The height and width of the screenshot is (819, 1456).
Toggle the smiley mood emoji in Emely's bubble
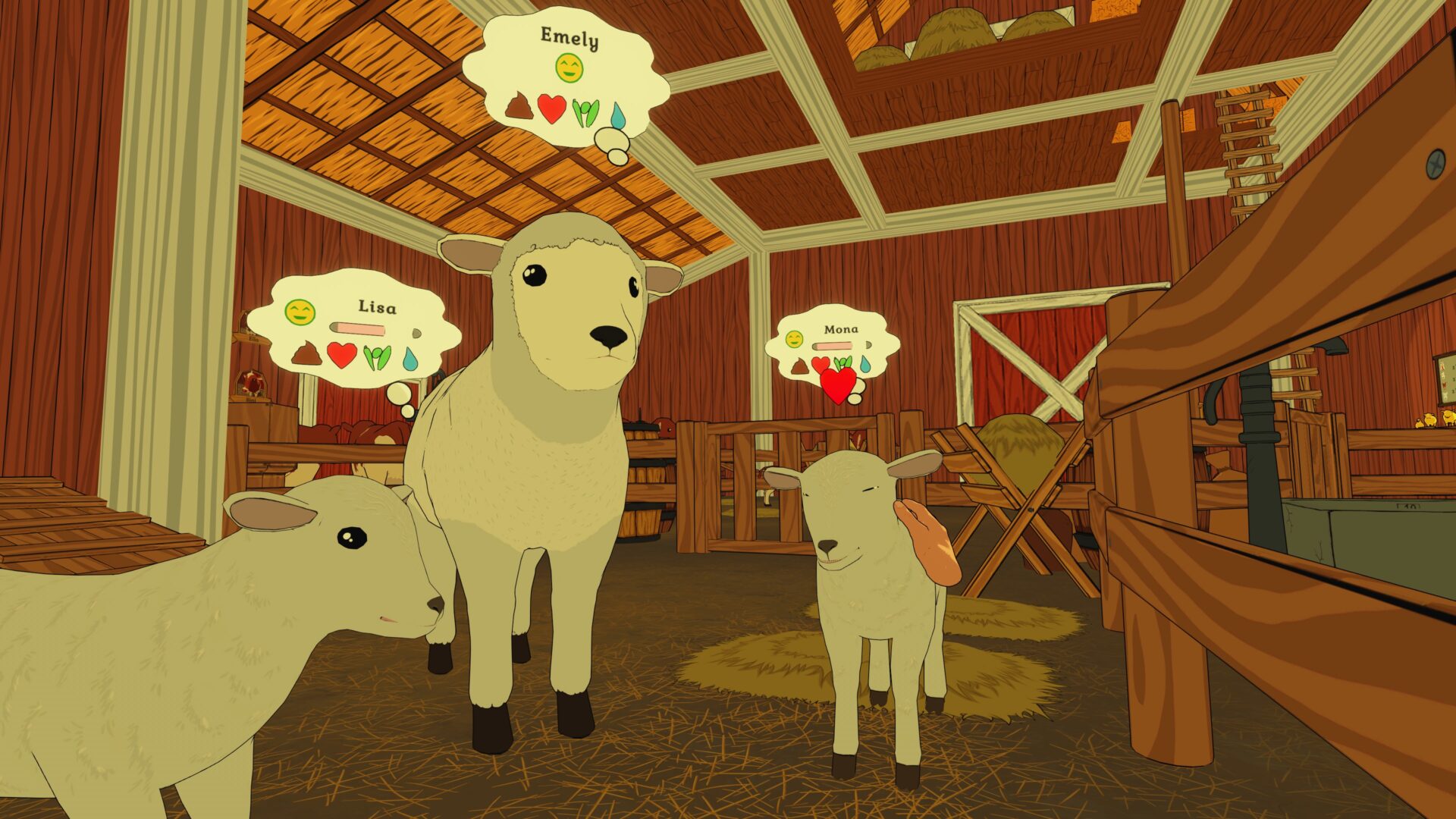point(569,68)
